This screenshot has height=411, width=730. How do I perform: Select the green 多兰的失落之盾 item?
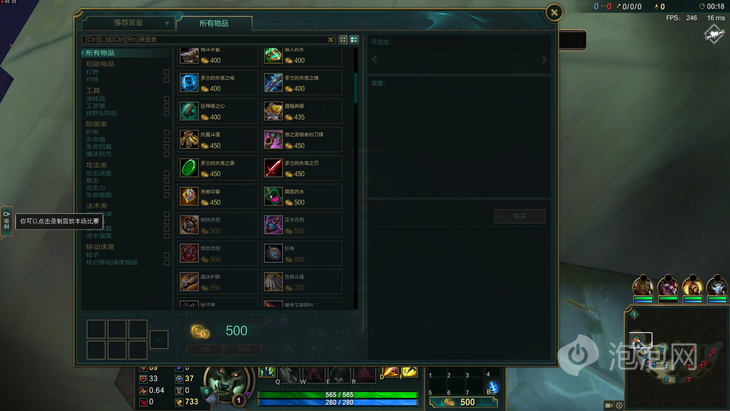(x=189, y=167)
